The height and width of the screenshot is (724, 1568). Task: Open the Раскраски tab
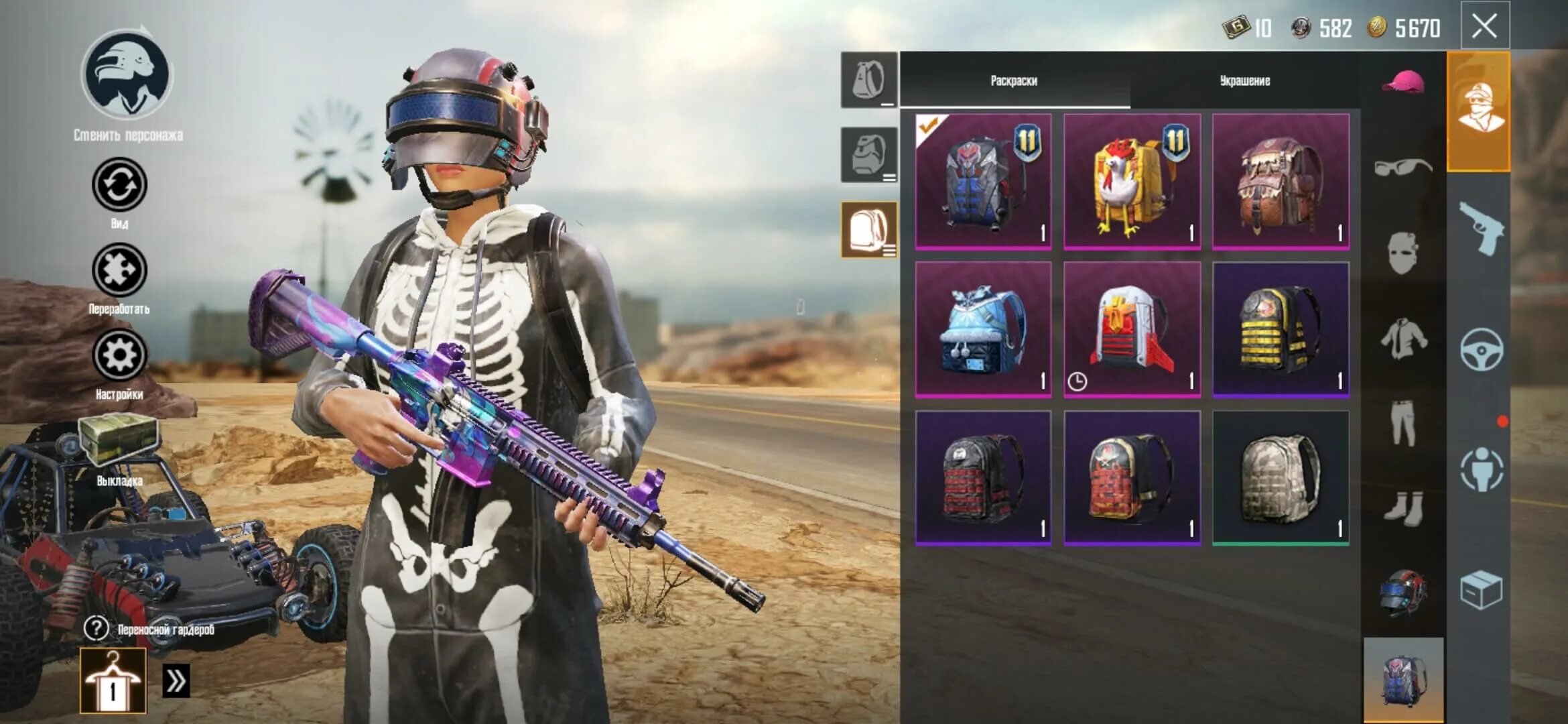[1014, 80]
